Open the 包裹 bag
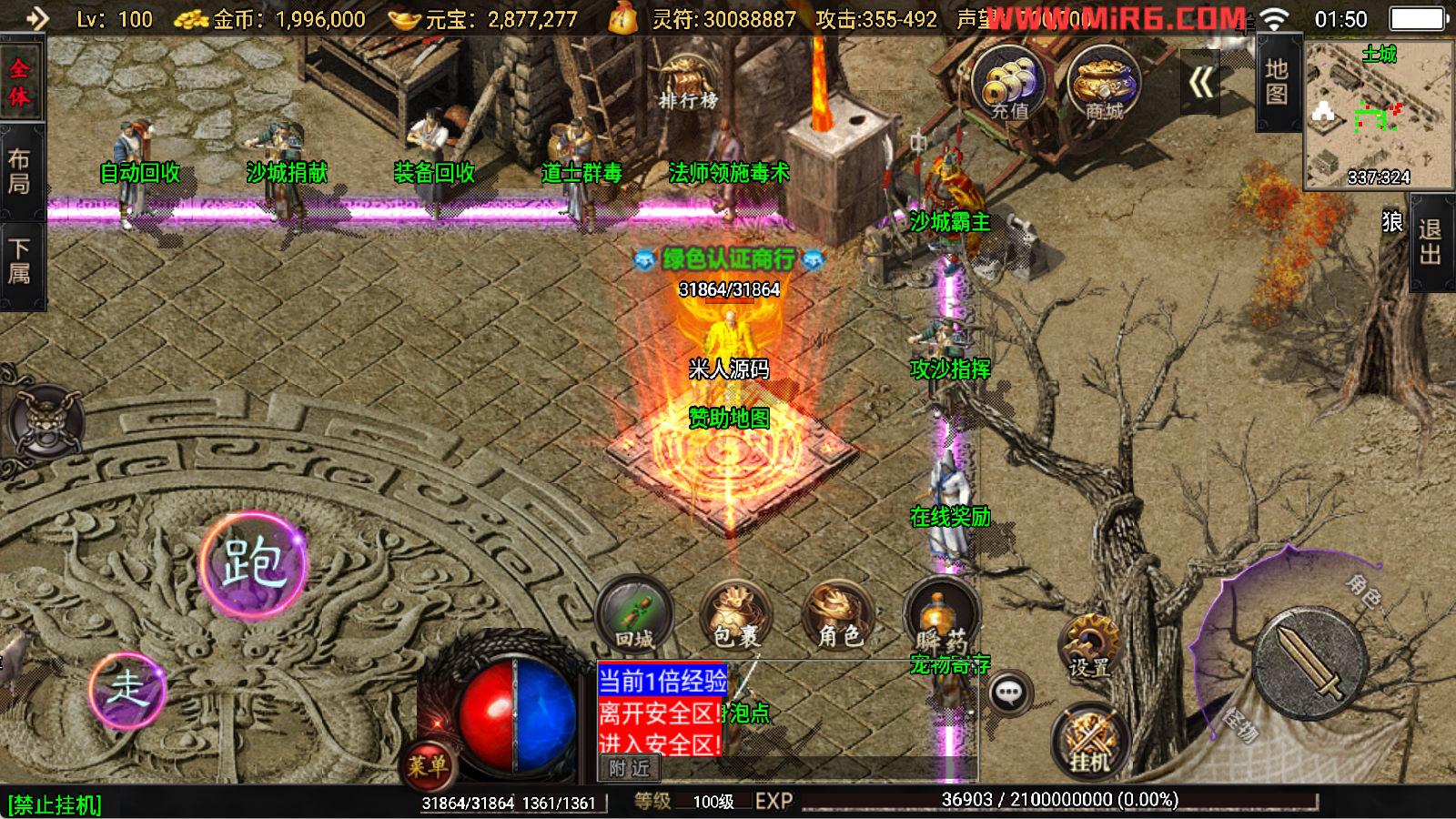 click(x=735, y=616)
